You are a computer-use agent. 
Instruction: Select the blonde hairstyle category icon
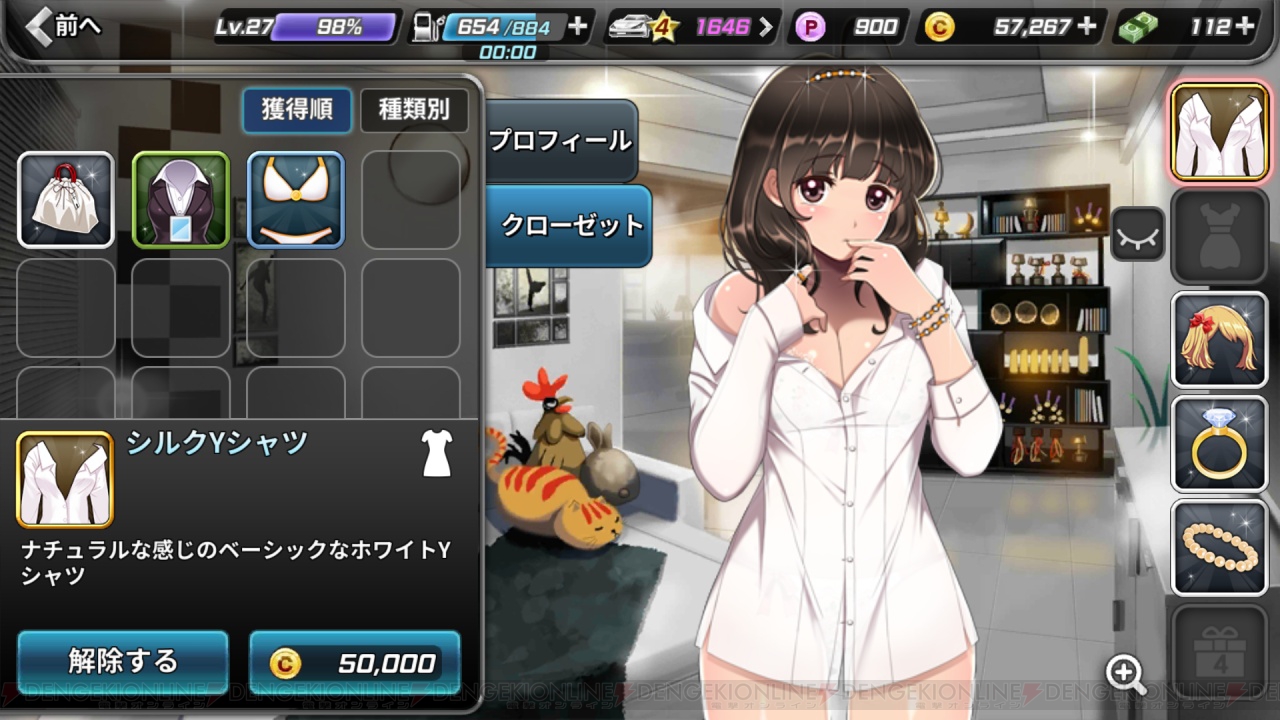pos(1219,339)
